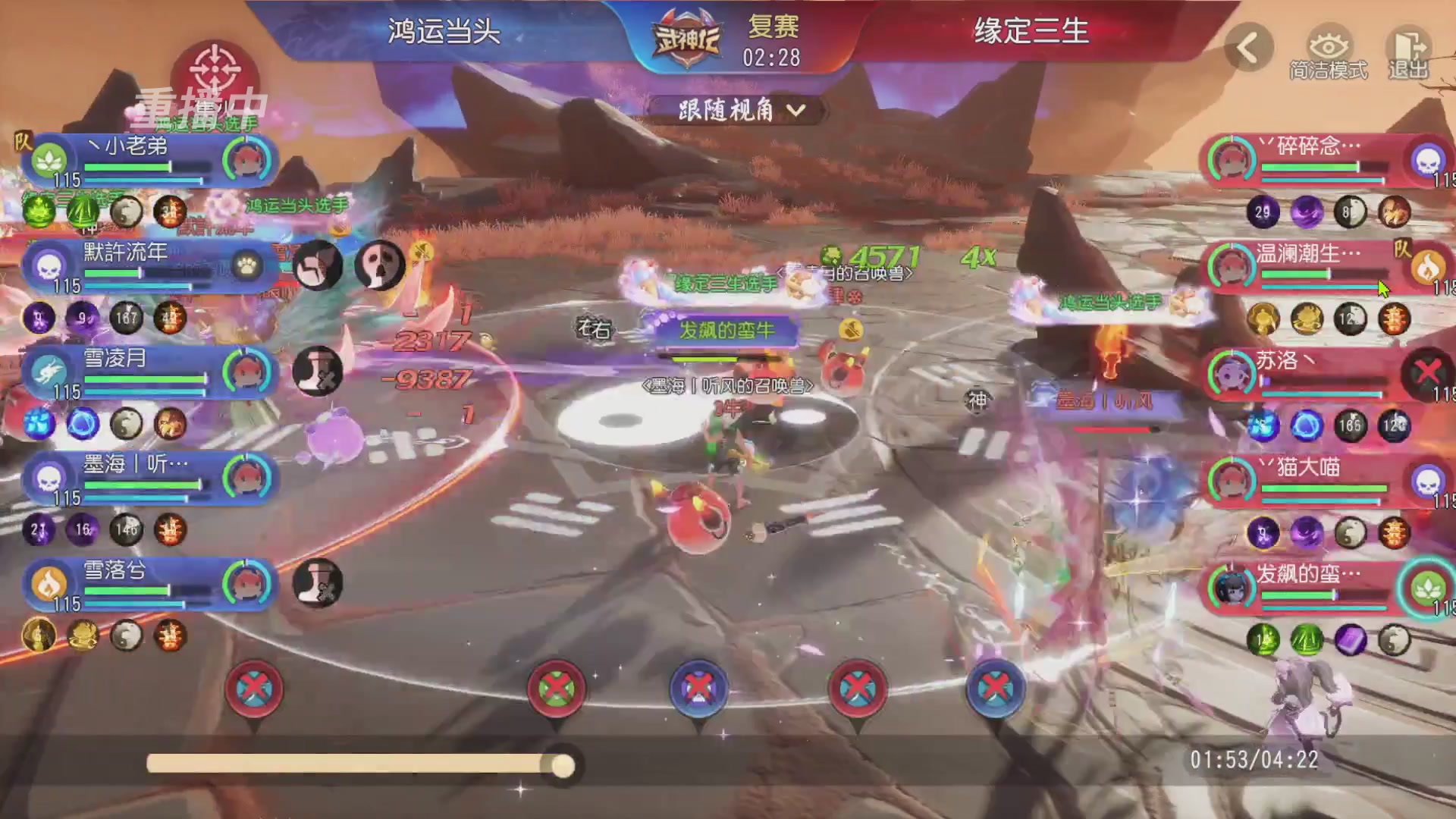Tap the flame element icon beside 雪落兮
The image size is (1456, 819).
tap(47, 582)
